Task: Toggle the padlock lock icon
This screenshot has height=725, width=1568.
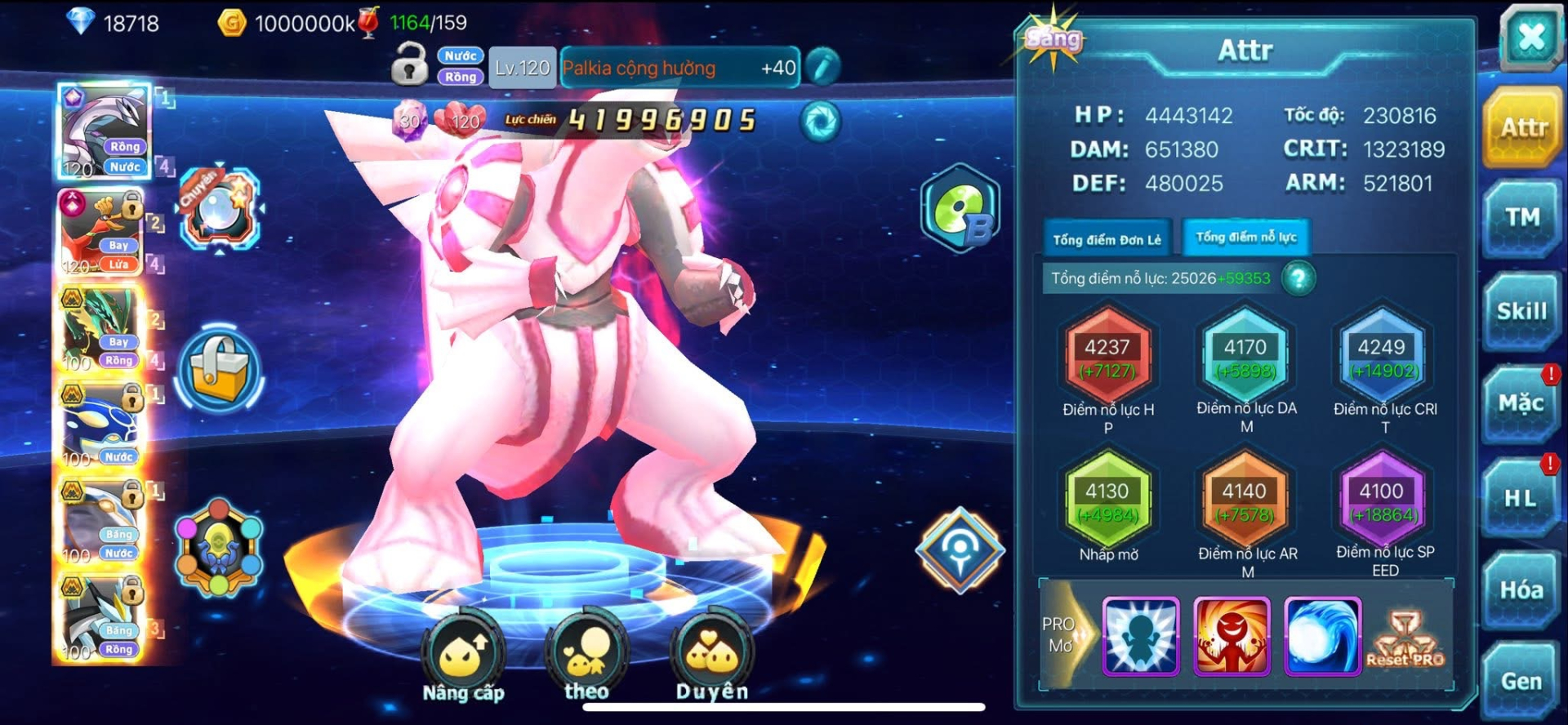Action: 409,65
